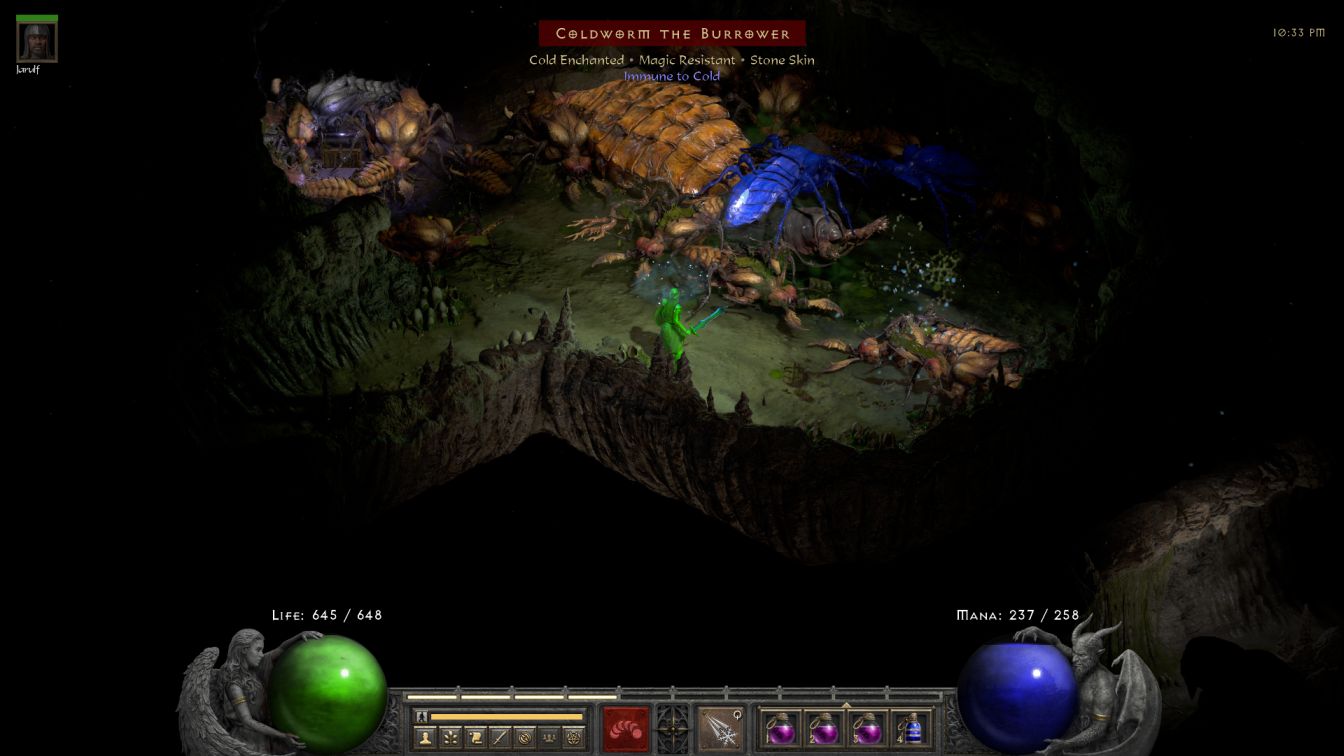Viewport: 1344px width, 756px height.
Task: Open the pentagram game menu icon
Action: point(574,738)
